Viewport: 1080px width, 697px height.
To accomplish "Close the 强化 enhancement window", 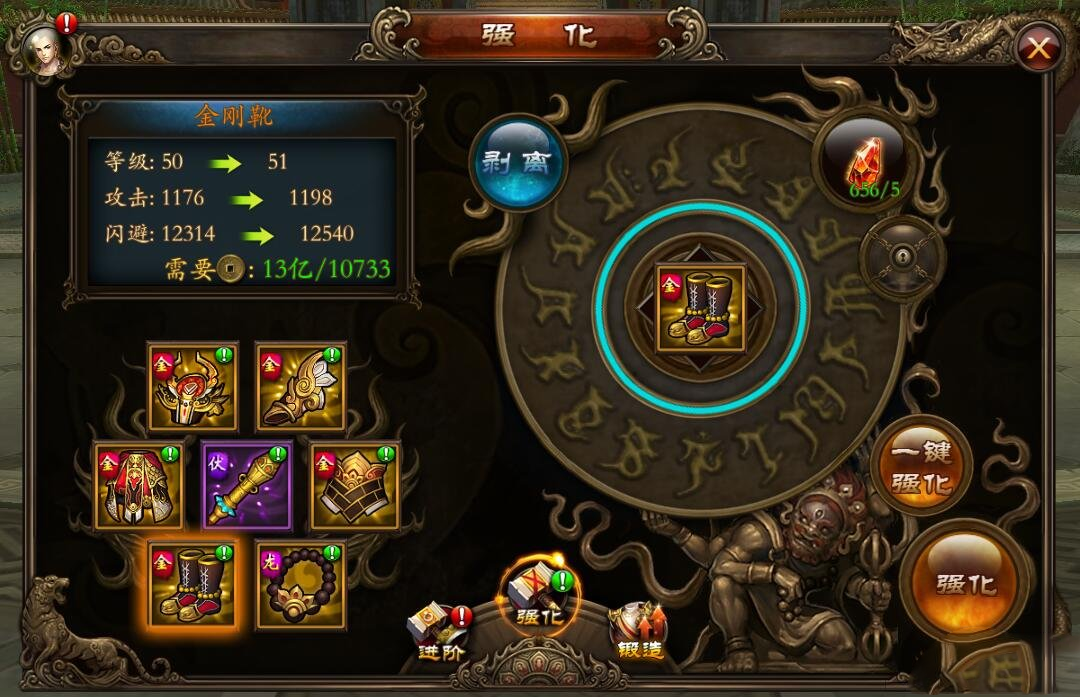I will [1039, 47].
